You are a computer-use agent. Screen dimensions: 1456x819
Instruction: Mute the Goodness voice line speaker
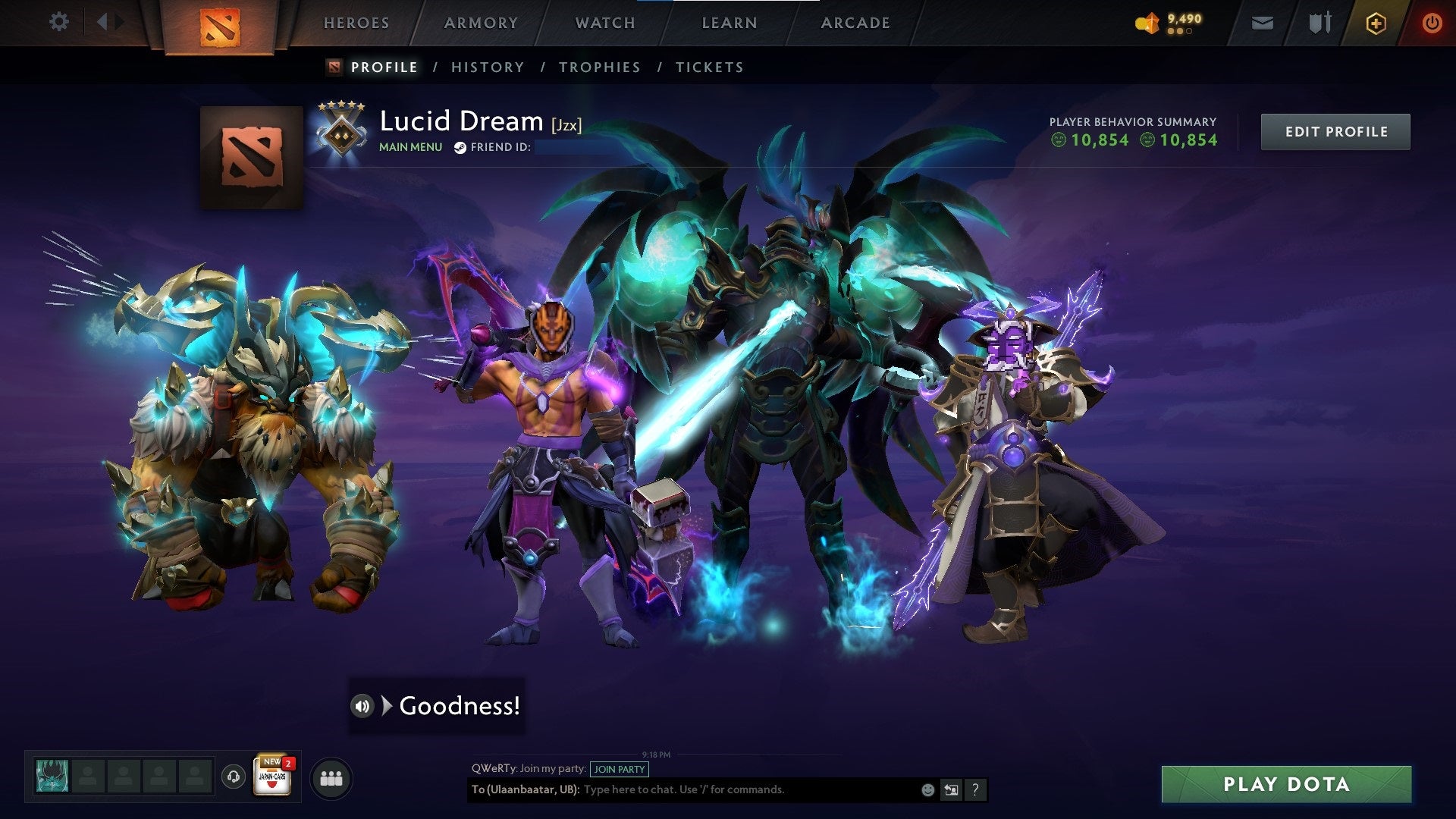[362, 707]
